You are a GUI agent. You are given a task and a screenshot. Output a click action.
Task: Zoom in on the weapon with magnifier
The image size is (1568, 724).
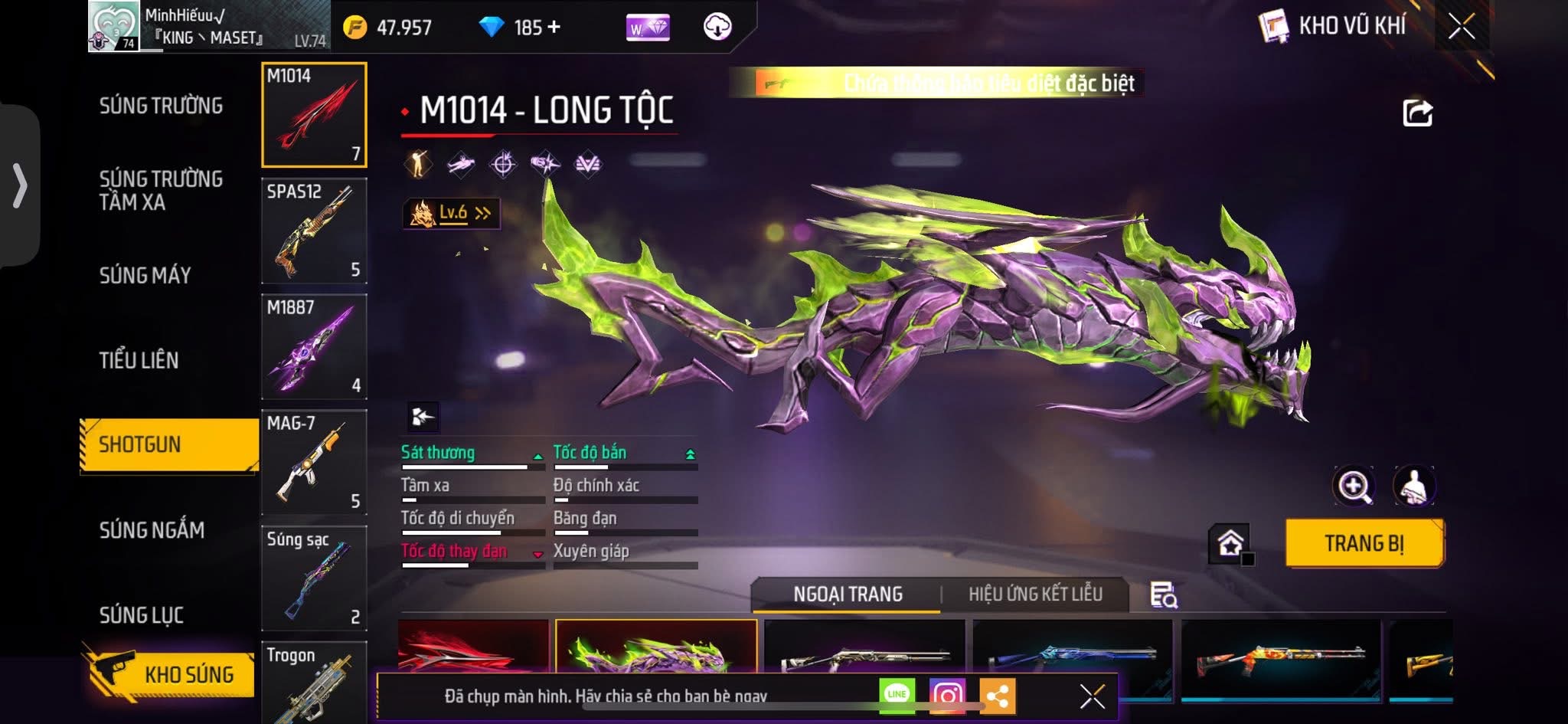pos(1353,486)
